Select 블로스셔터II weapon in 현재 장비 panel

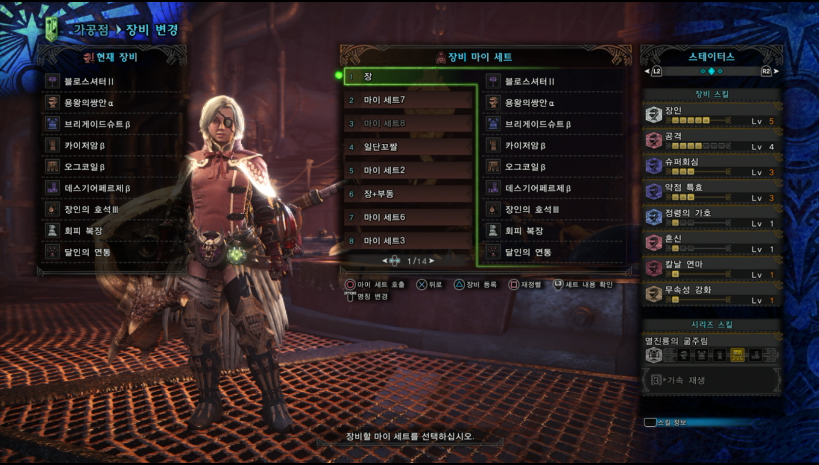tap(110, 81)
